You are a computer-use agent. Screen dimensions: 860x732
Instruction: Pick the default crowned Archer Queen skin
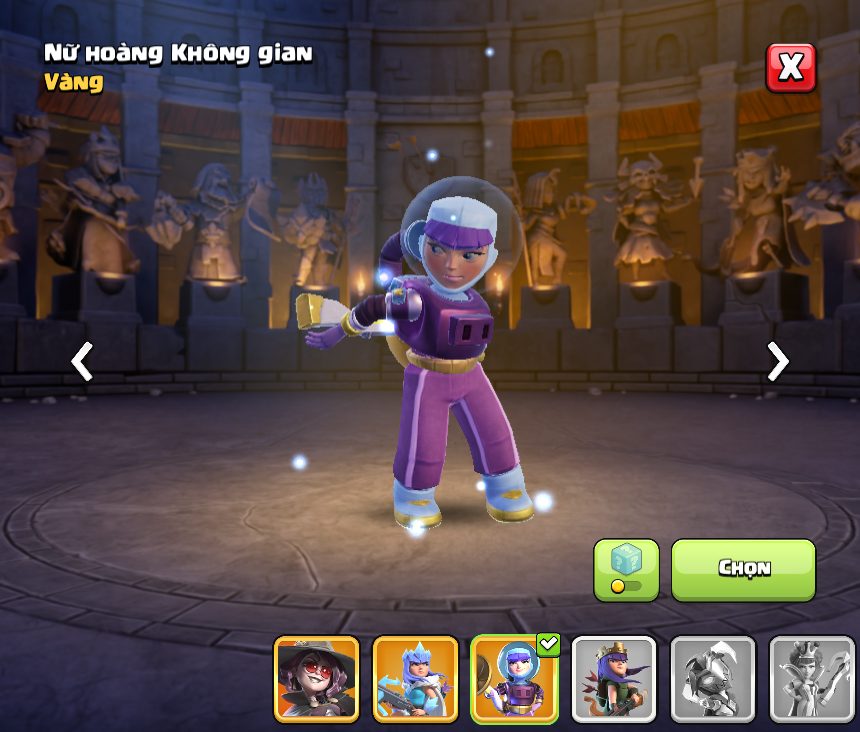(613, 679)
